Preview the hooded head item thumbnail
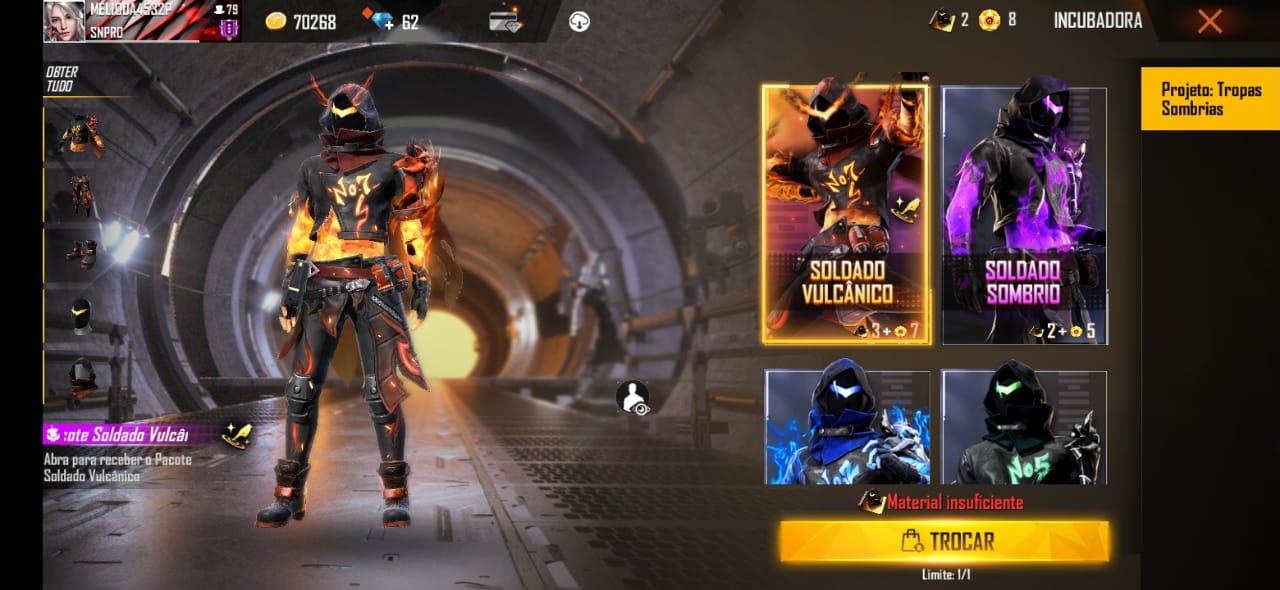This screenshot has width=1280, height=590. 82,378
